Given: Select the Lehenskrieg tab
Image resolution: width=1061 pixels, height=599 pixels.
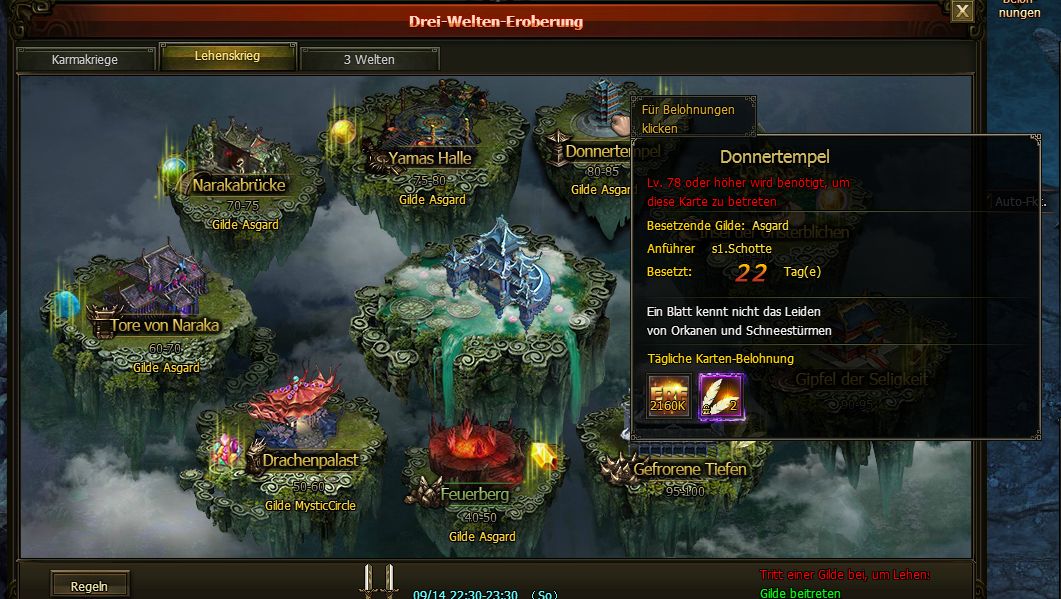Looking at the screenshot, I should click(x=227, y=57).
